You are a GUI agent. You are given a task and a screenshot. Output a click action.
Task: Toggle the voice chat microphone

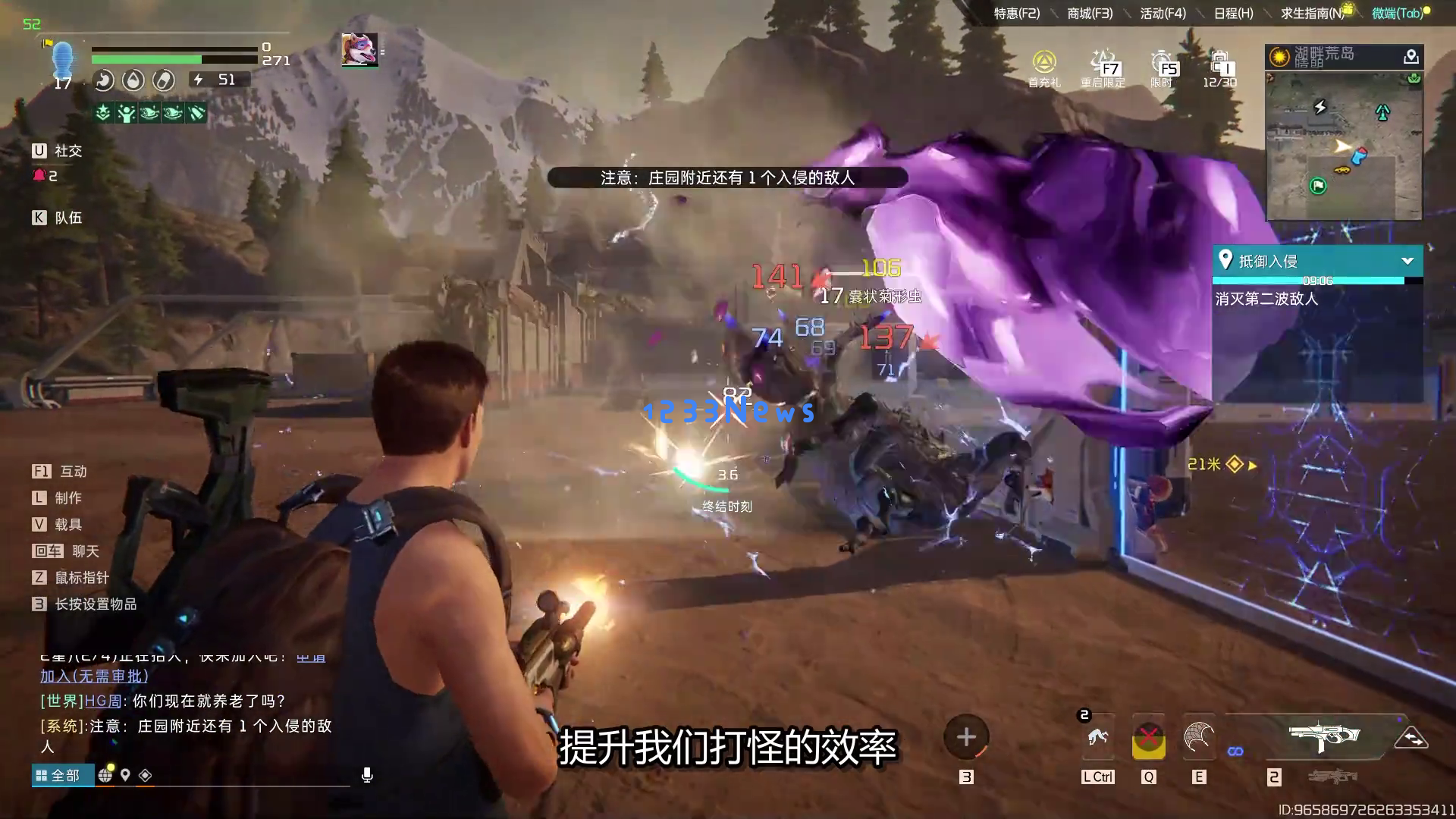point(367,775)
